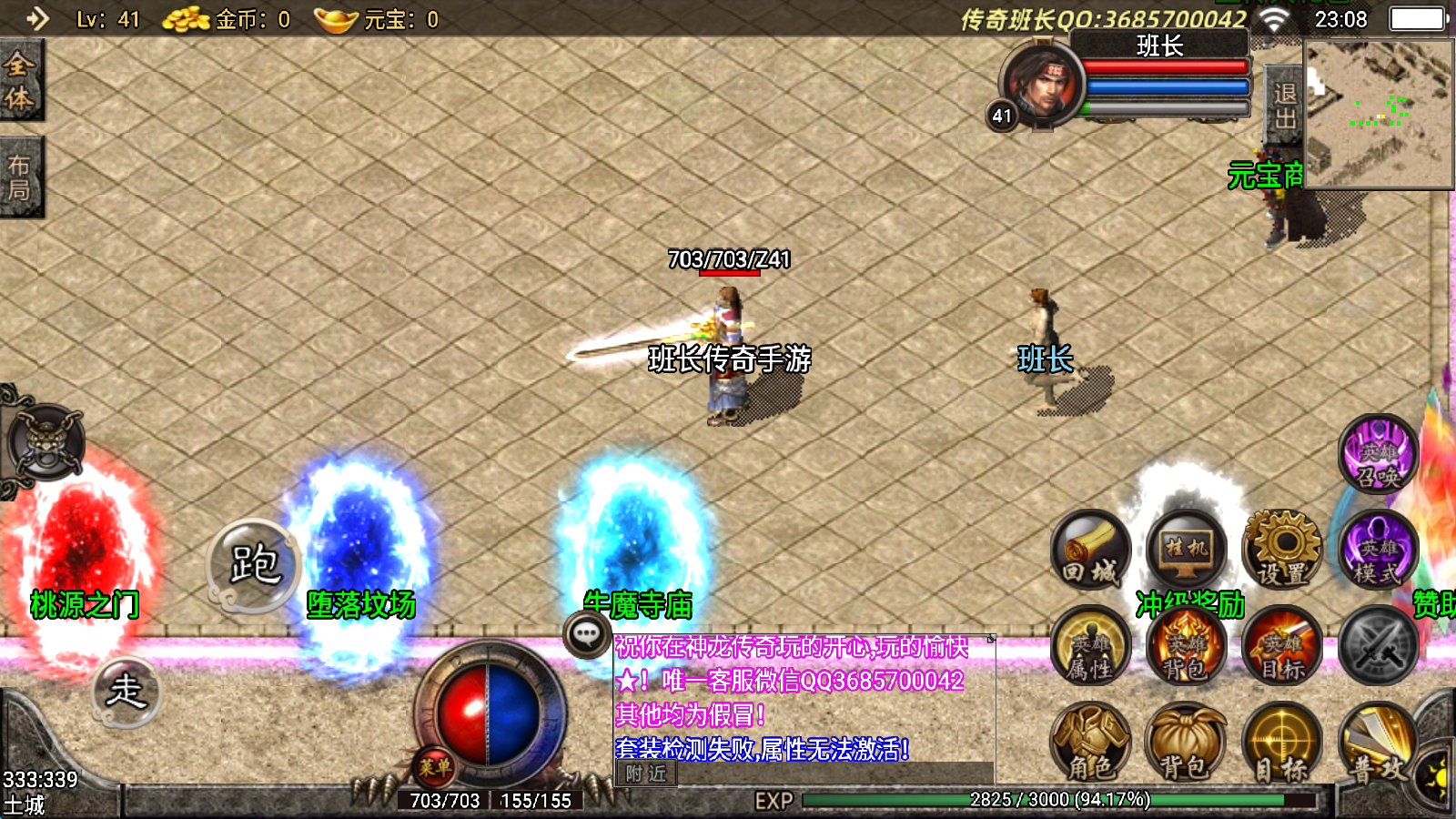Open the 英雄属性 hero attributes panel
The image size is (1456, 819).
[x=1090, y=648]
